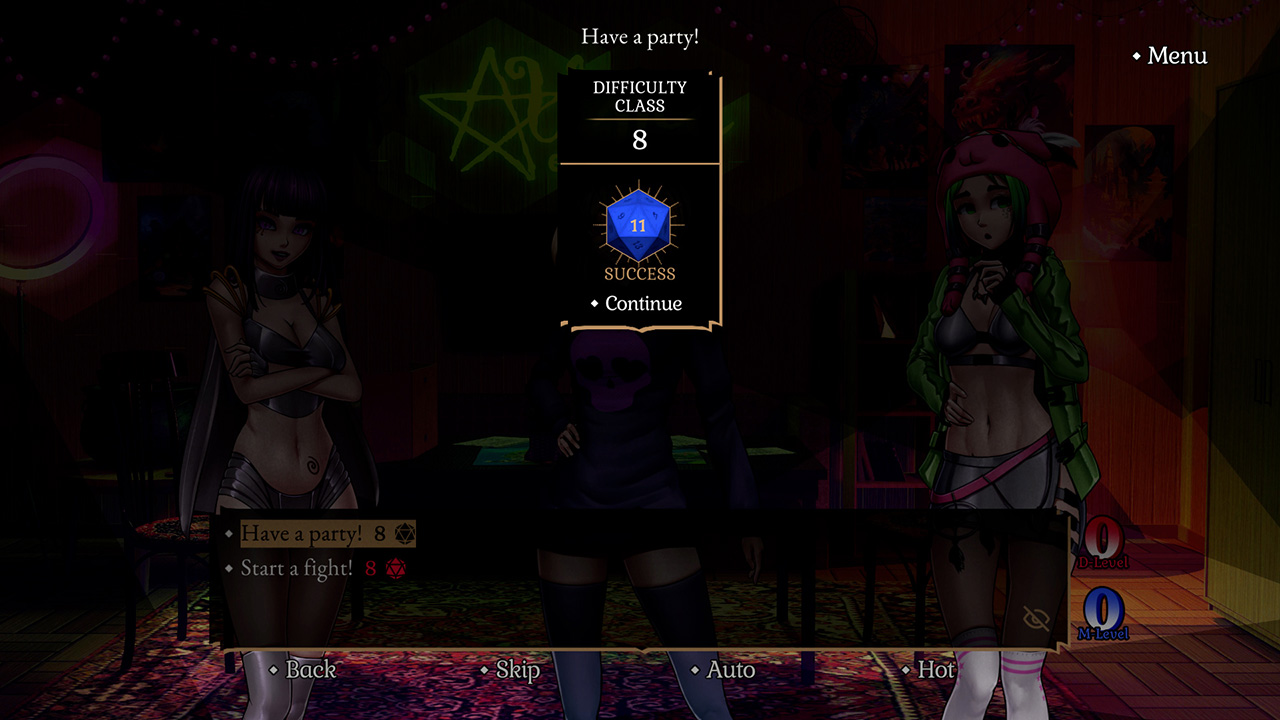Click the SUCCESS label under the die
1280x720 pixels.
(638, 270)
